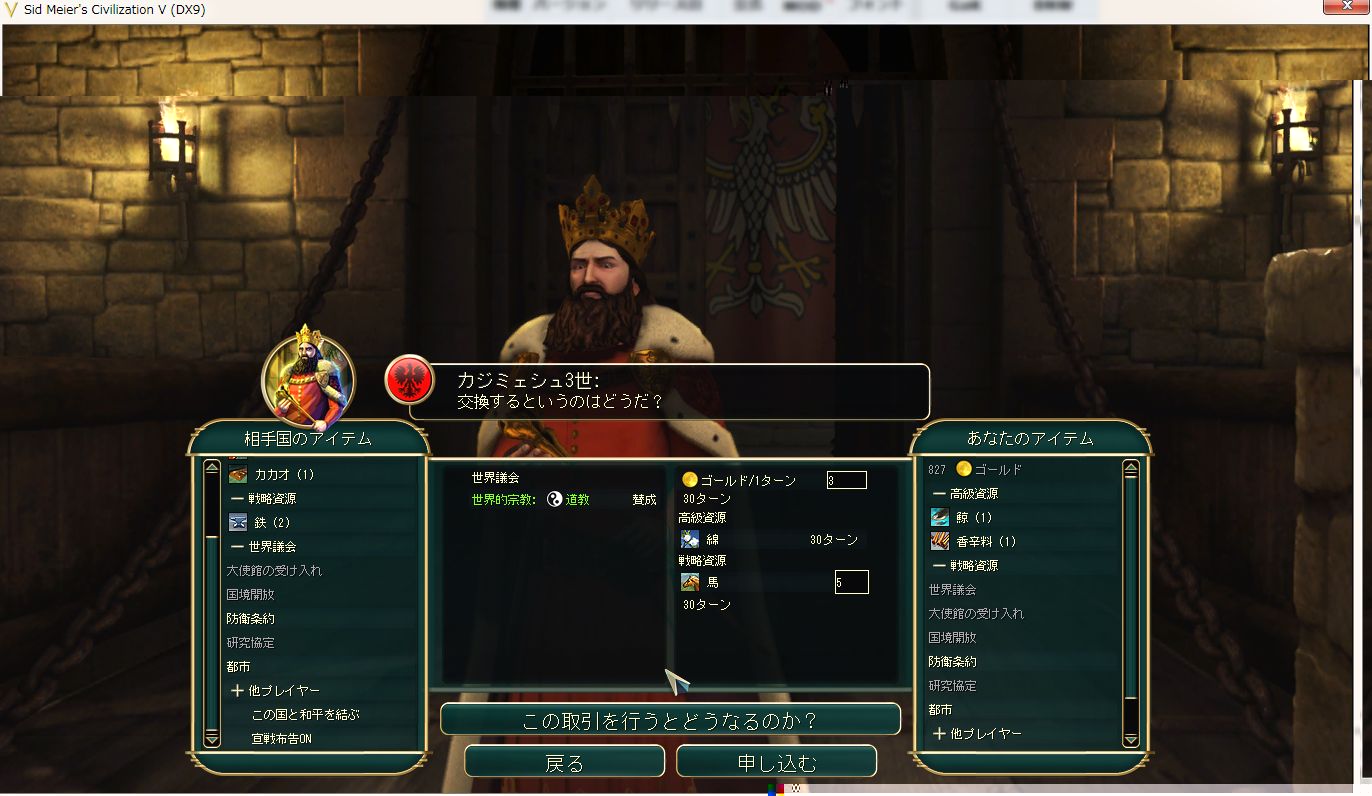Edit the ゴールド/1ターン amount field

[x=846, y=481]
